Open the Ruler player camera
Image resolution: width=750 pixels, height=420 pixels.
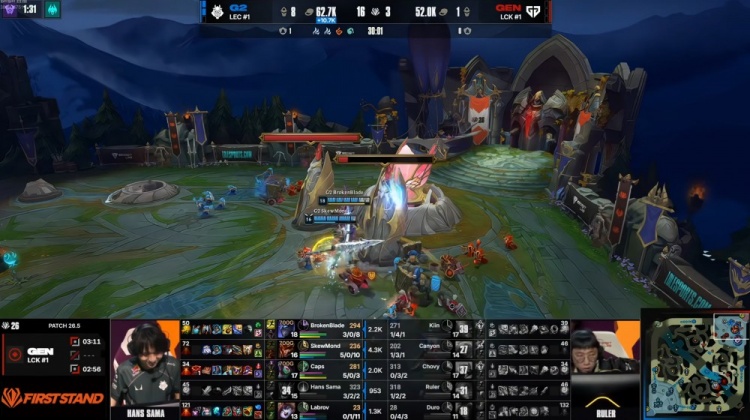point(604,364)
